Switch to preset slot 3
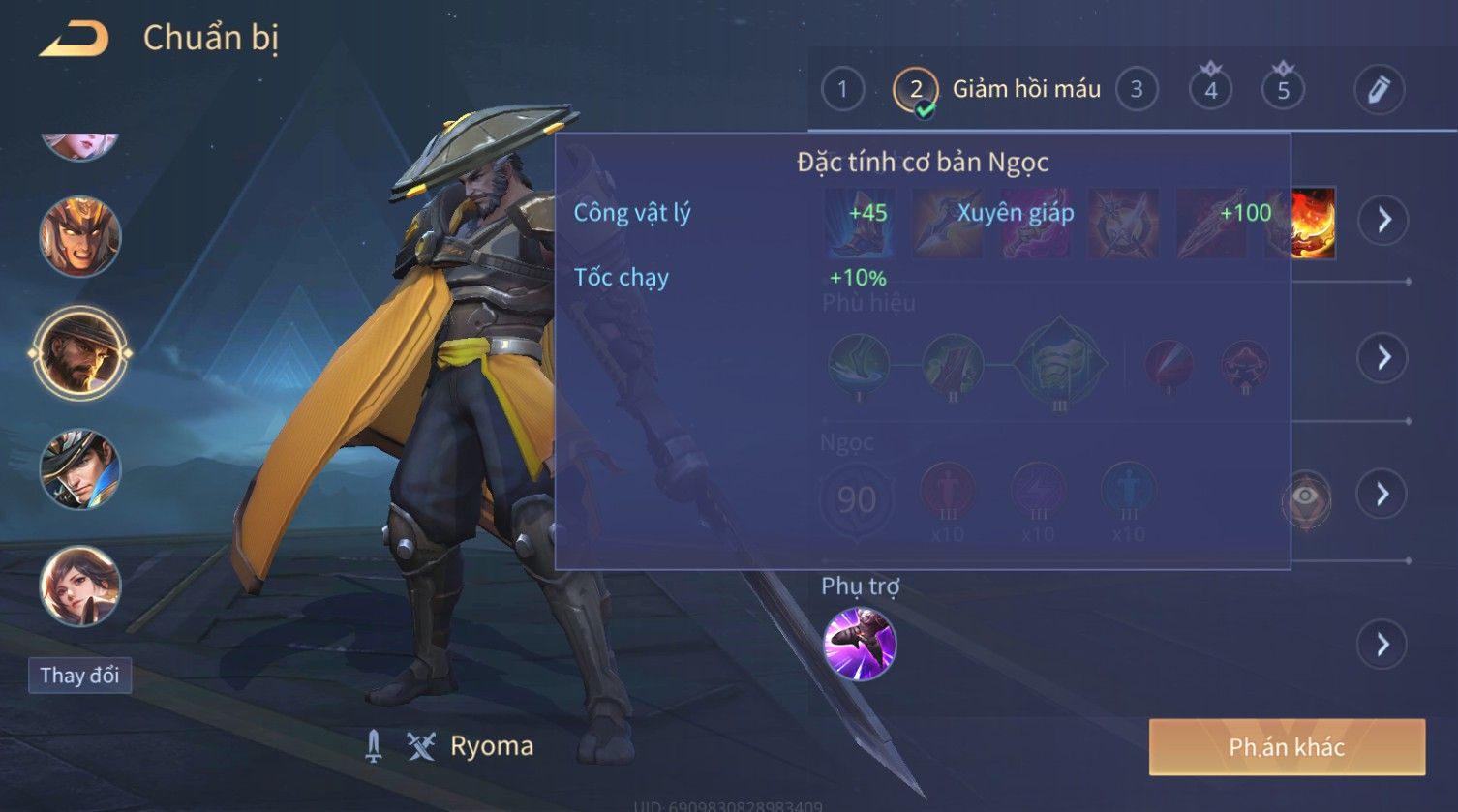The image size is (1458, 812). coord(1137,90)
